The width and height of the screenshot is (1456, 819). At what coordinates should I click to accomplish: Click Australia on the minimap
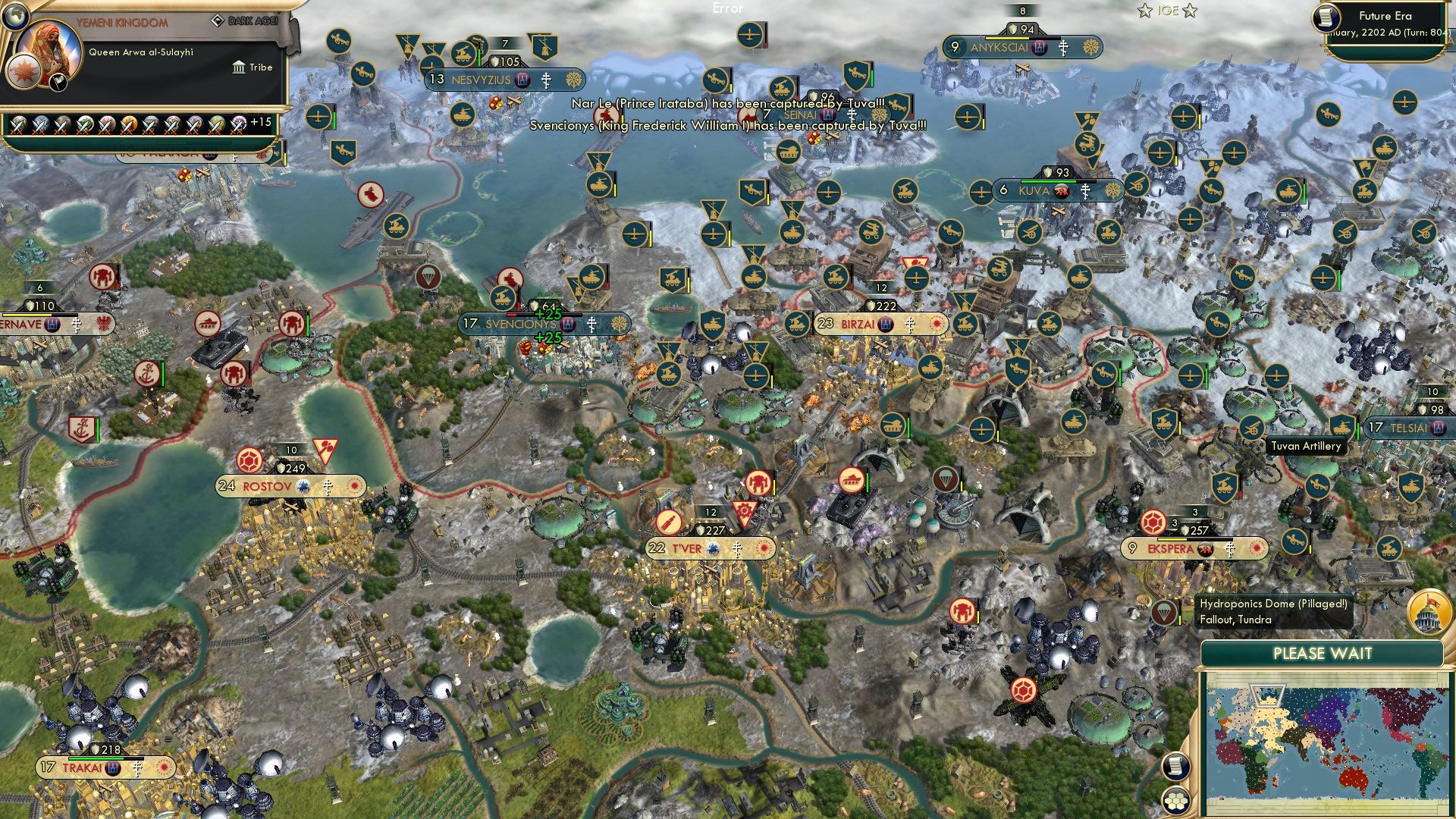1353,778
